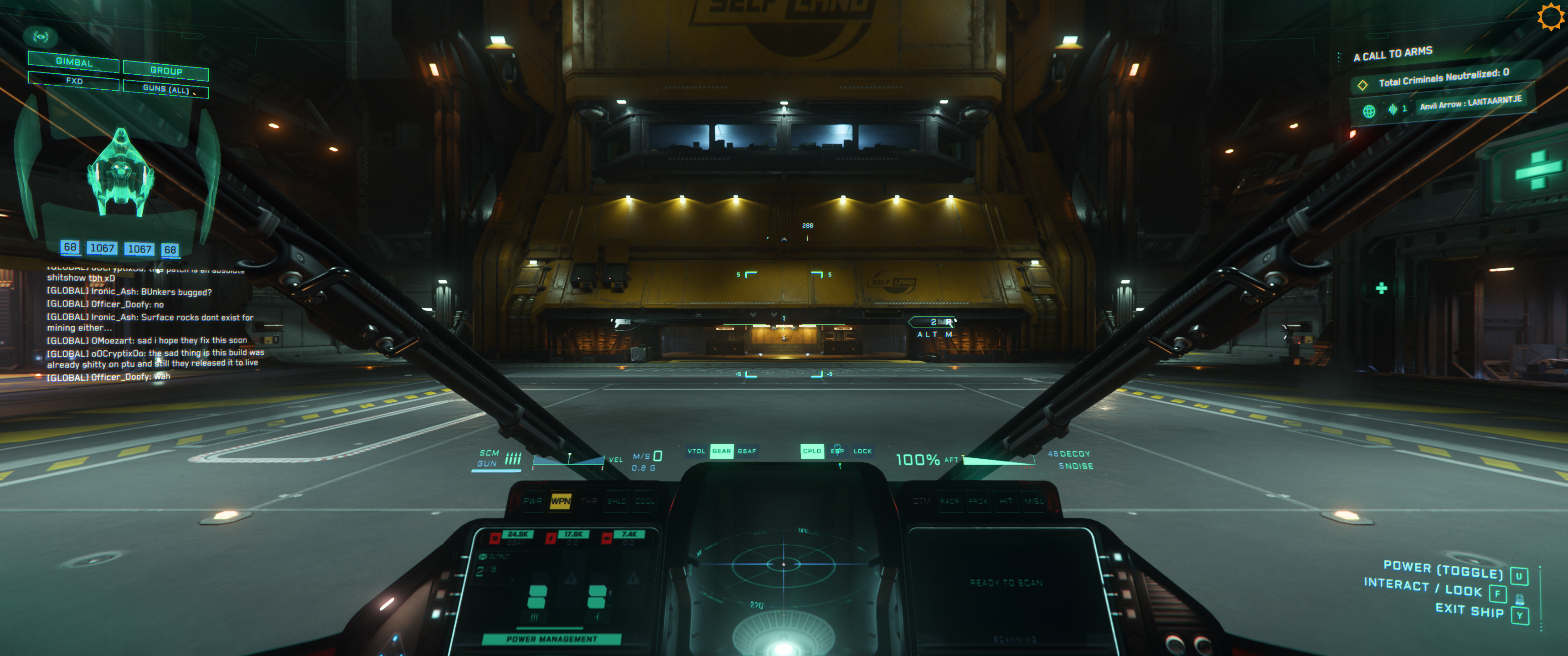Switch to the HIT display tab
The width and height of the screenshot is (1568, 656).
1006,501
